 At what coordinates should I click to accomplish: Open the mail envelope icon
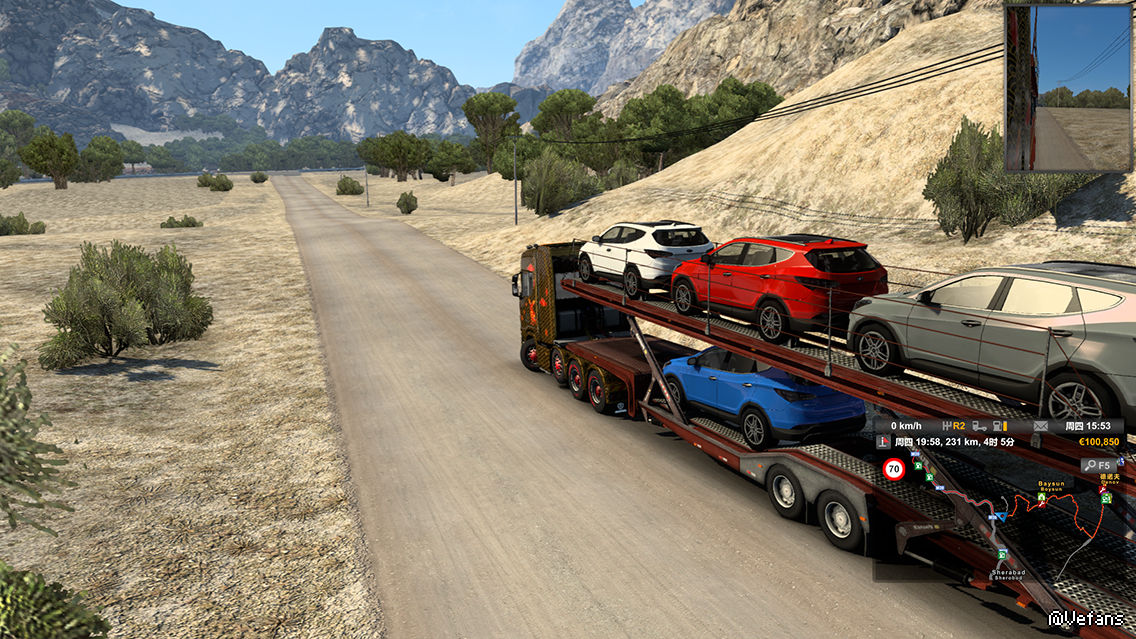click(x=1041, y=426)
